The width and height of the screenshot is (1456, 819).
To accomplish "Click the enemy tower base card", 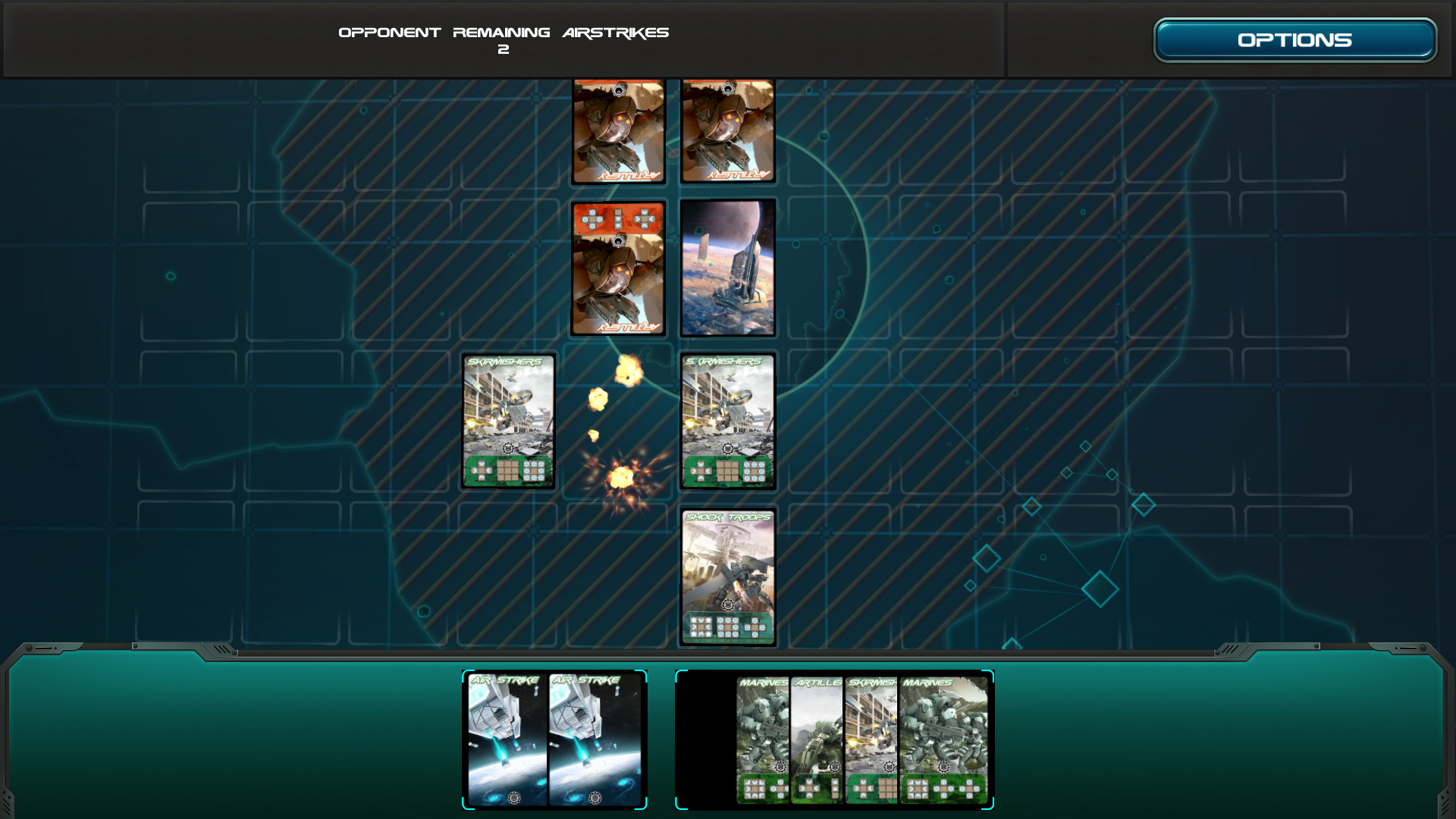I will click(x=727, y=267).
